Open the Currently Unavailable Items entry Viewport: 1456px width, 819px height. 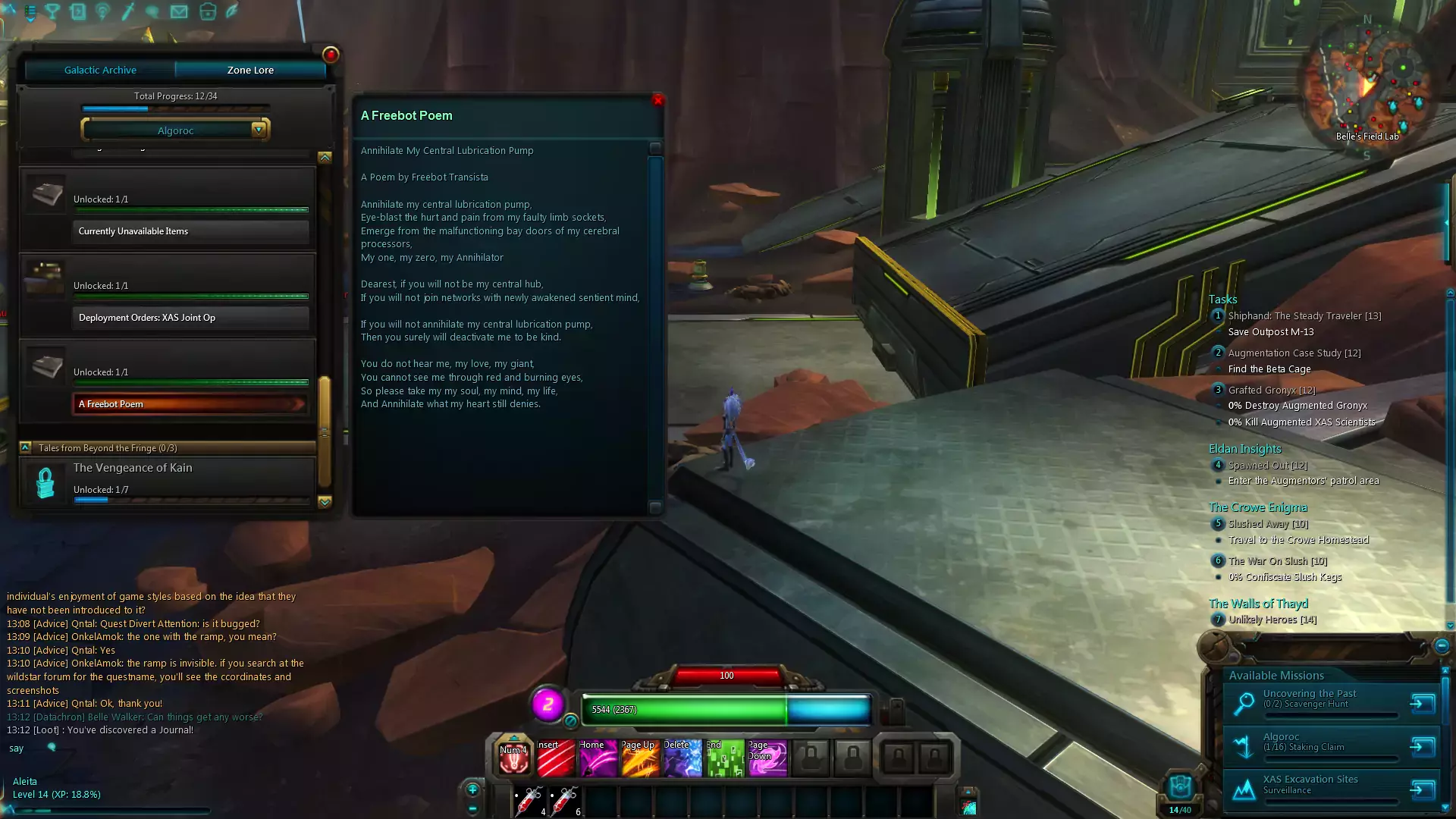[x=190, y=231]
